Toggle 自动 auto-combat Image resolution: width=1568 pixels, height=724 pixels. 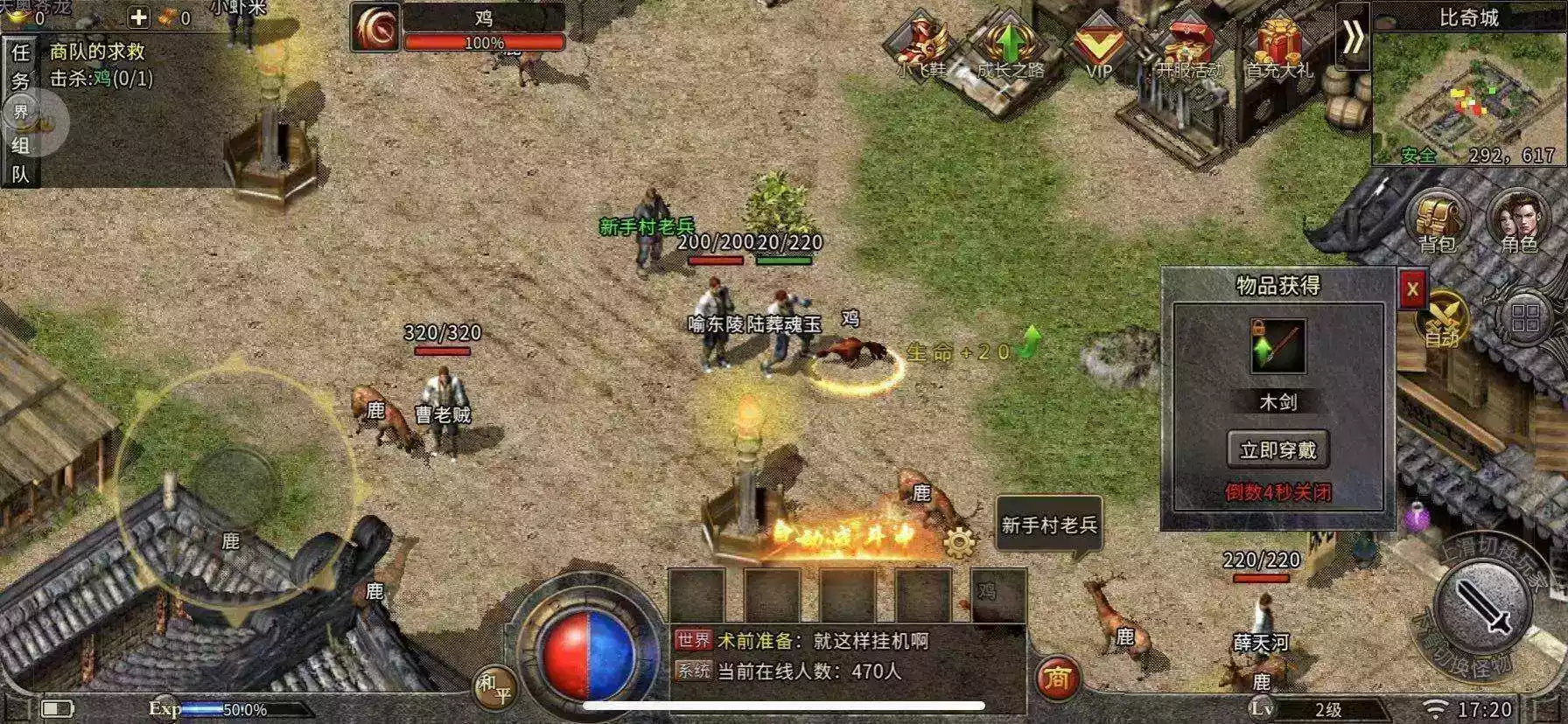pyautogui.click(x=1442, y=319)
